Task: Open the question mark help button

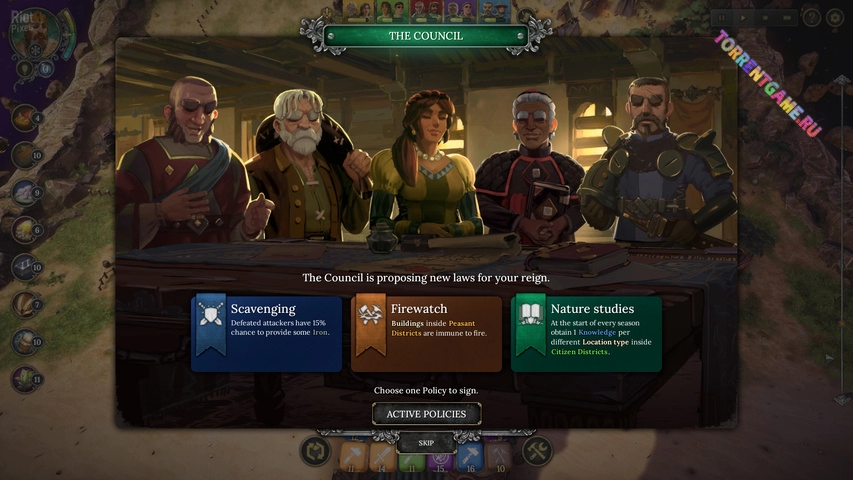Action: (x=811, y=18)
